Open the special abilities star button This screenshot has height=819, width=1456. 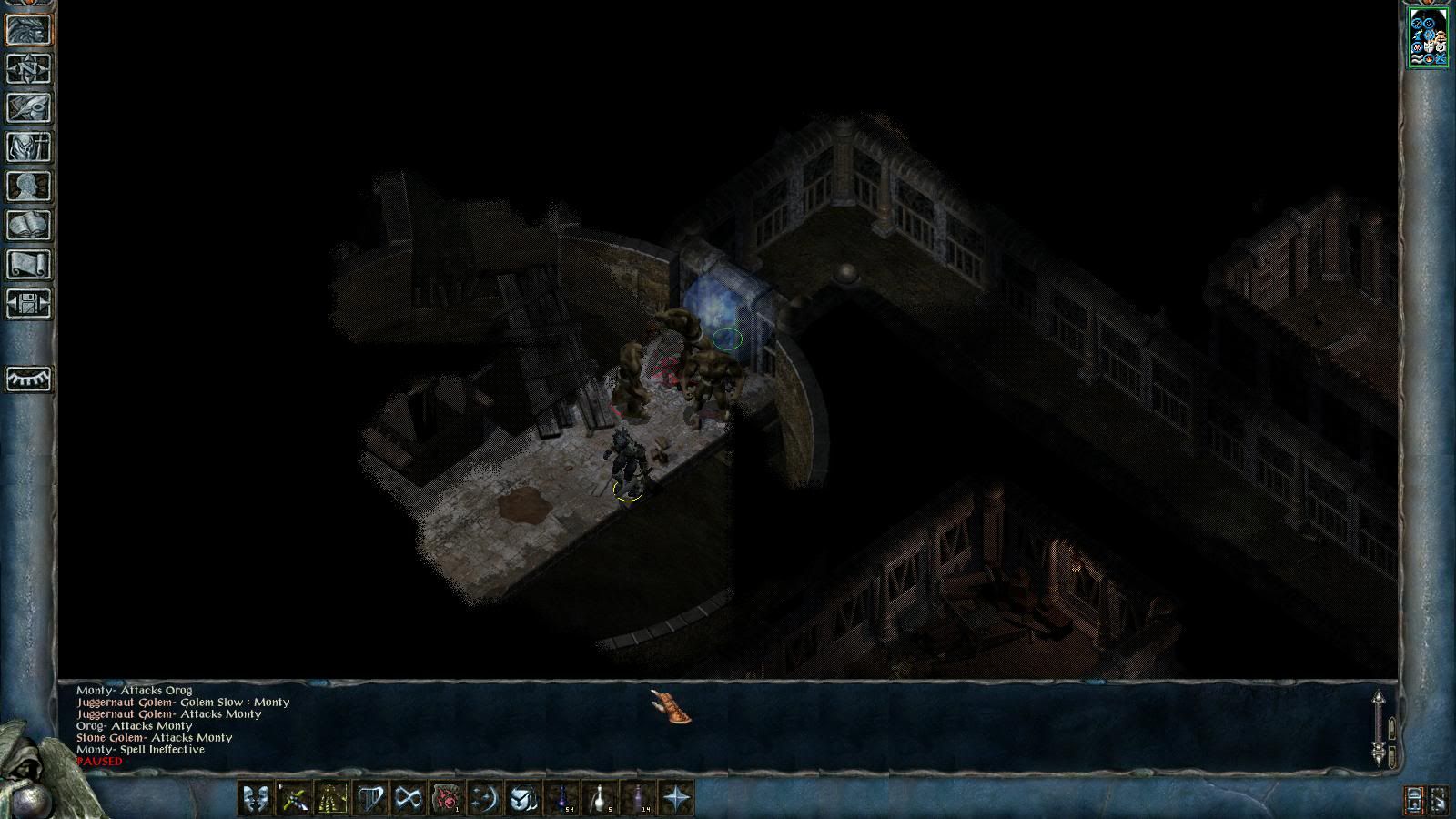click(x=676, y=798)
